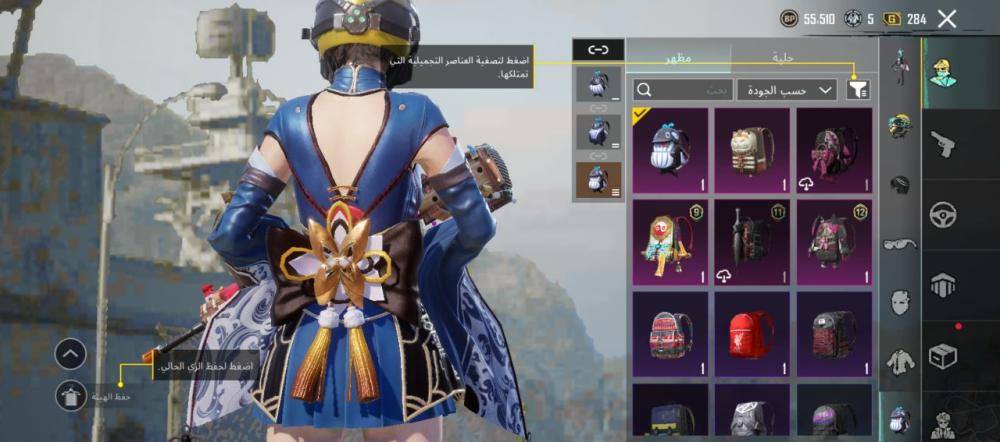Choose the red Liverpool backpack
This screenshot has height=442, width=1000.
(x=752, y=335)
